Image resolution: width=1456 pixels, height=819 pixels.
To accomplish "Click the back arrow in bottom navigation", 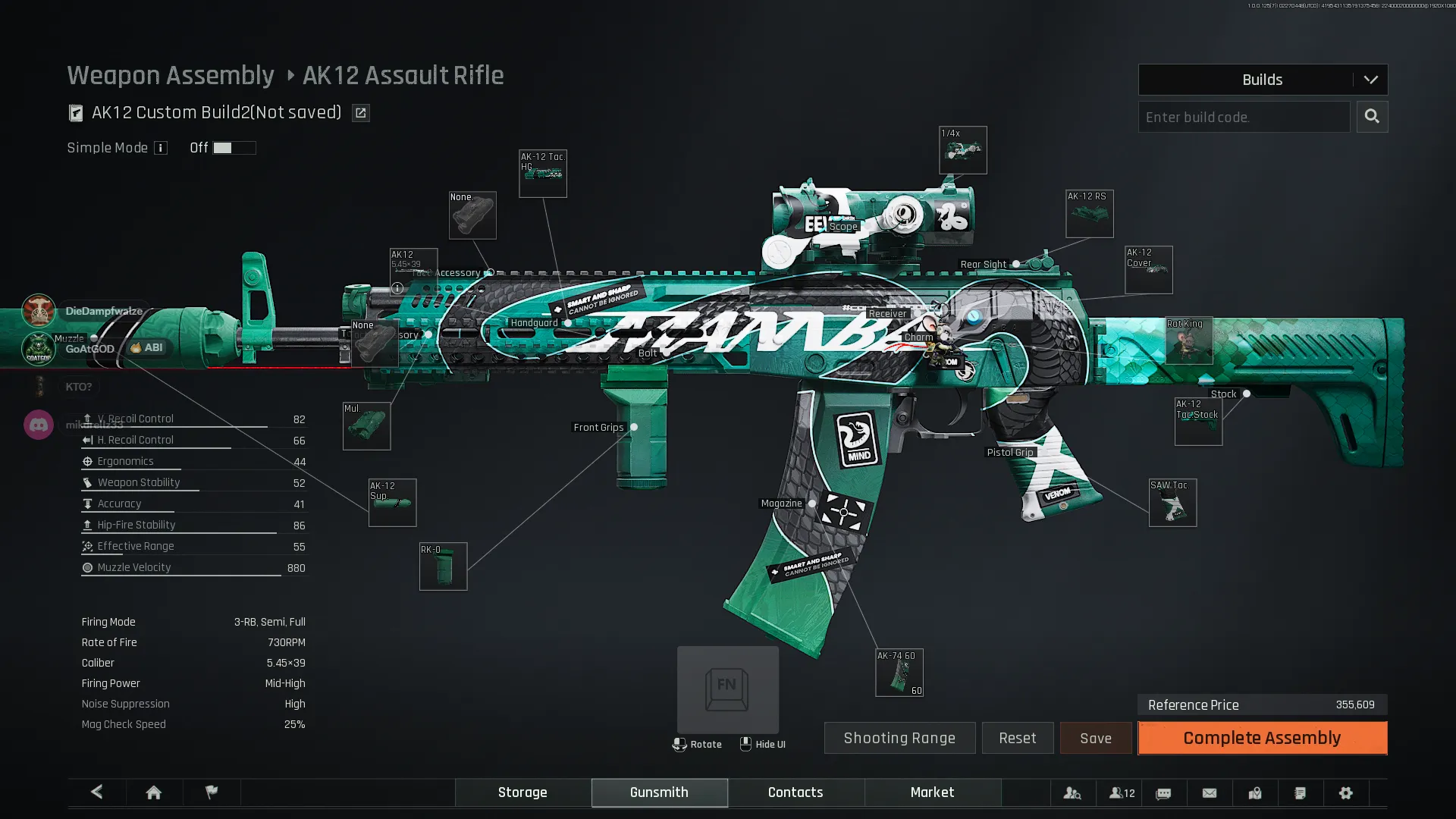I will 96,792.
